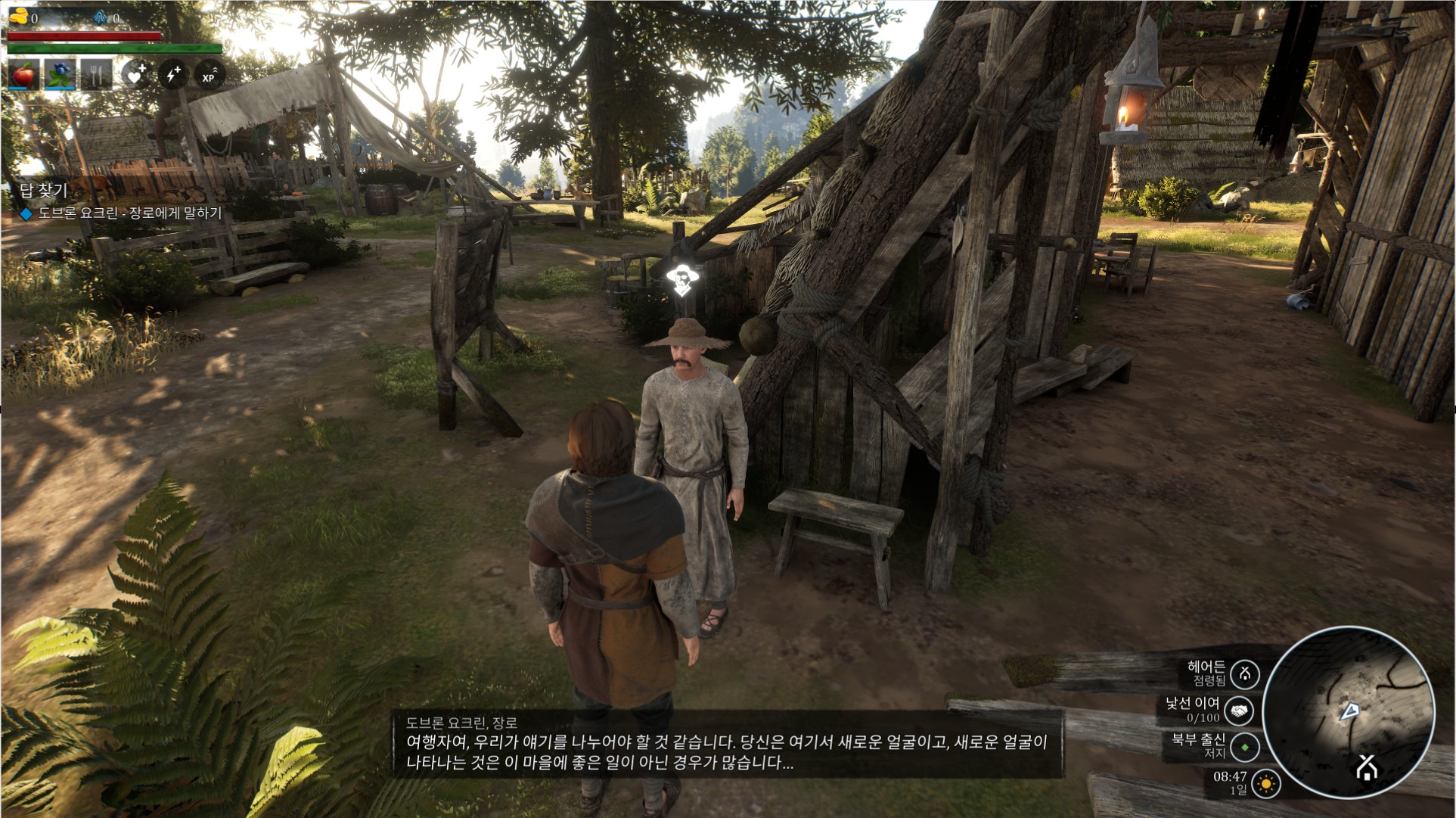
Task: Click the green diamond 북부 출신 icon
Action: point(1244,748)
